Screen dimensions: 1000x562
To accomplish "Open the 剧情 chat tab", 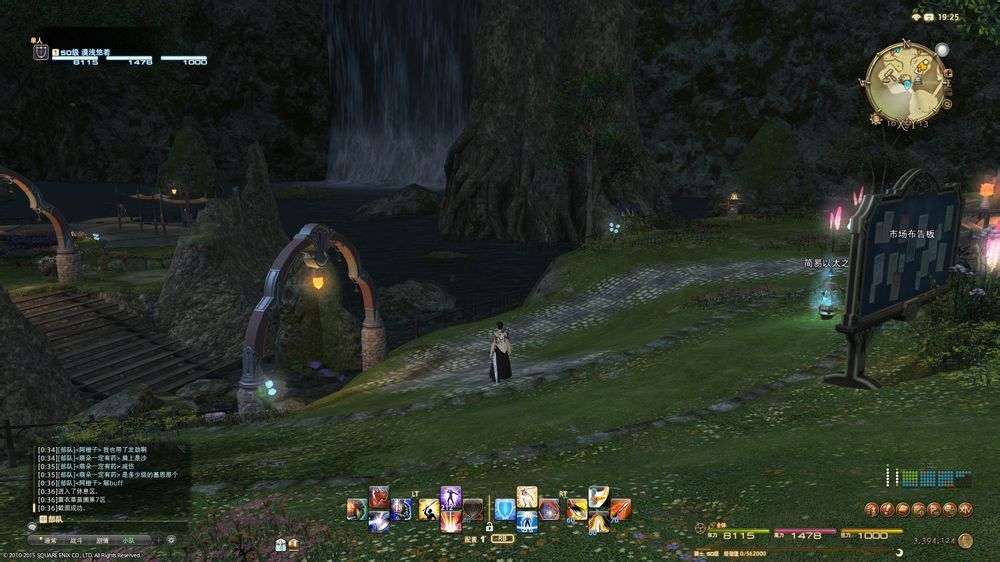I will click(x=102, y=539).
